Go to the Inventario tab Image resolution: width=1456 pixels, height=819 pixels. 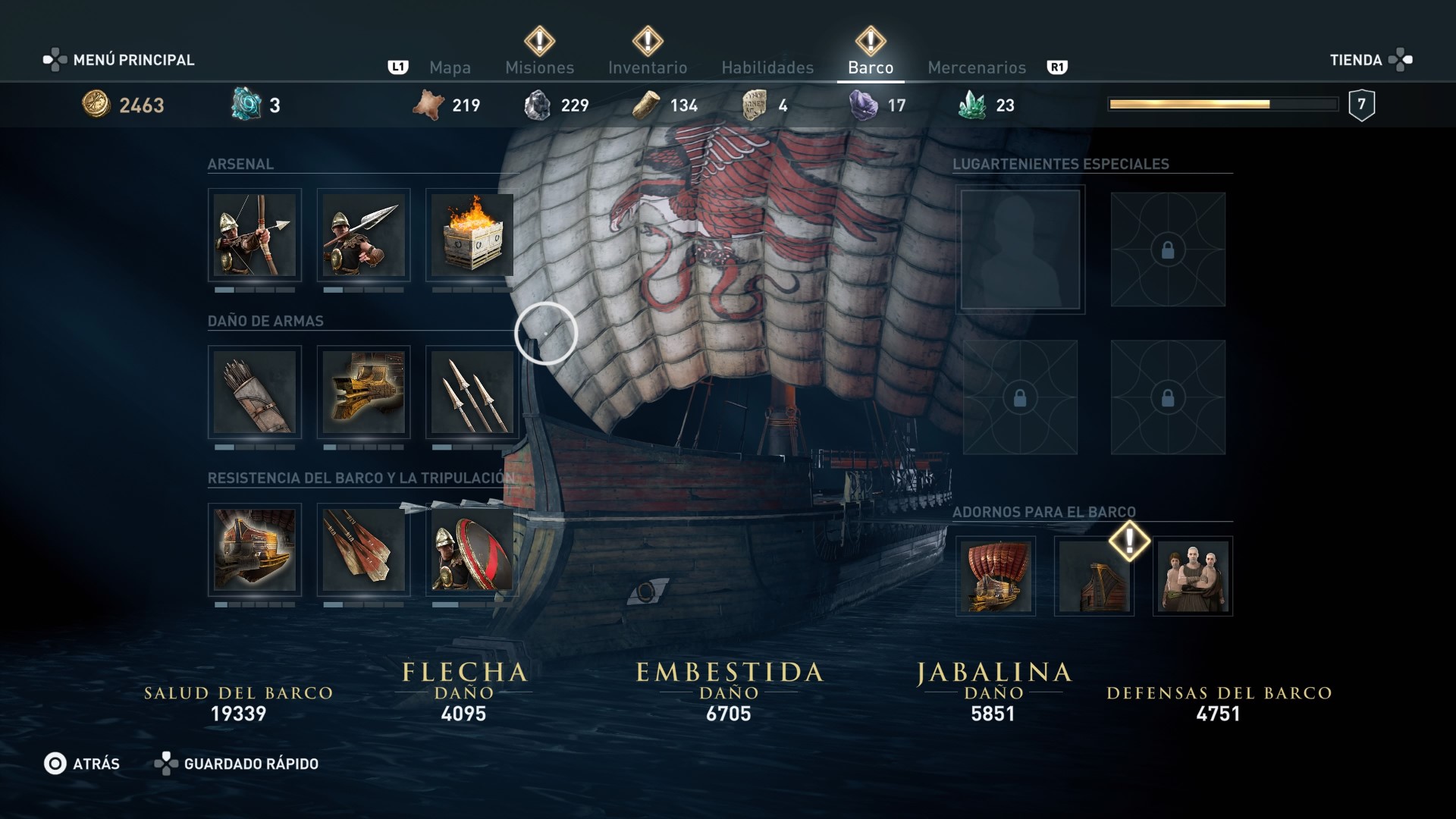[648, 67]
